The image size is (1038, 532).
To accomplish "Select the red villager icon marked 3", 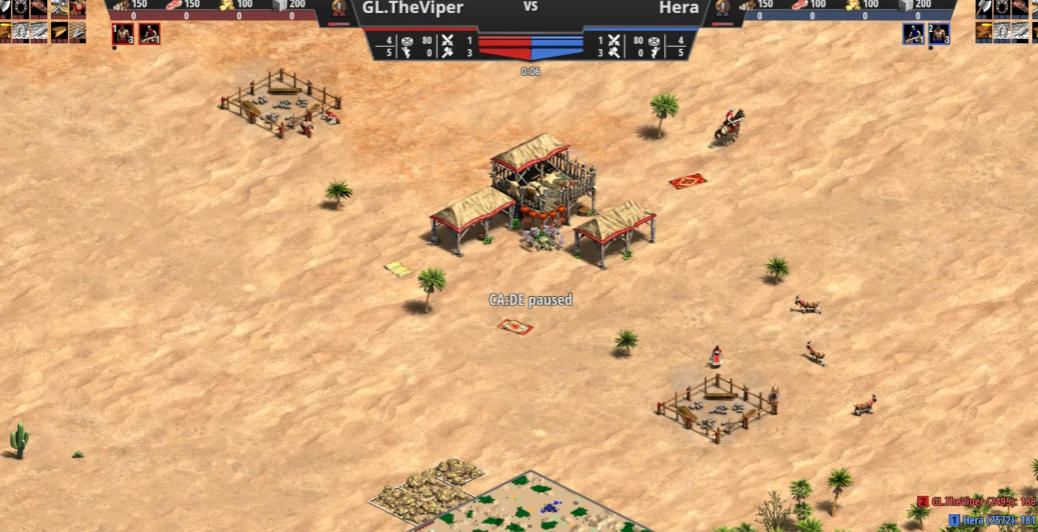I will coord(123,34).
